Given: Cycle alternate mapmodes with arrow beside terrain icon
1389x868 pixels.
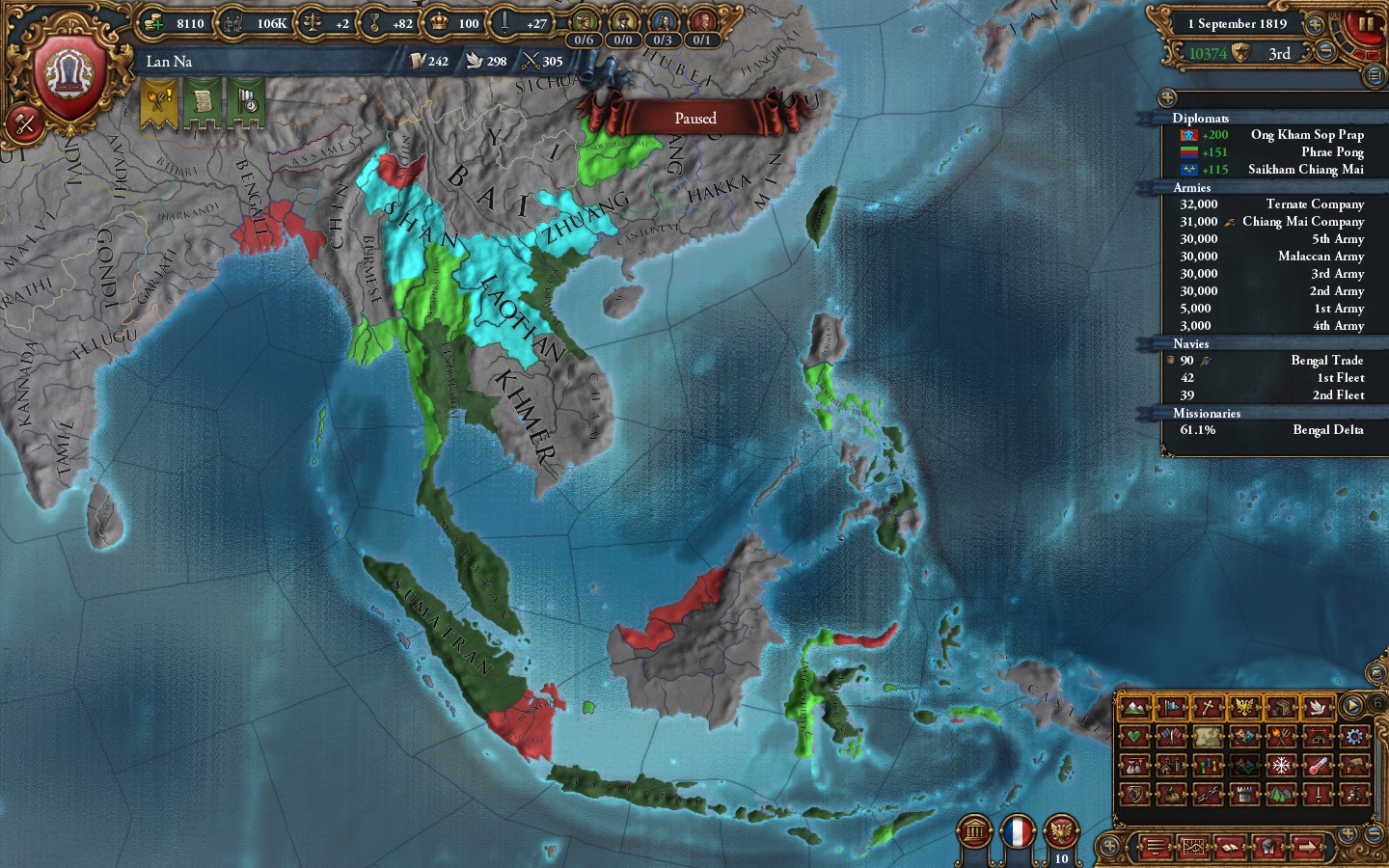Looking at the screenshot, I should (x=1149, y=709).
